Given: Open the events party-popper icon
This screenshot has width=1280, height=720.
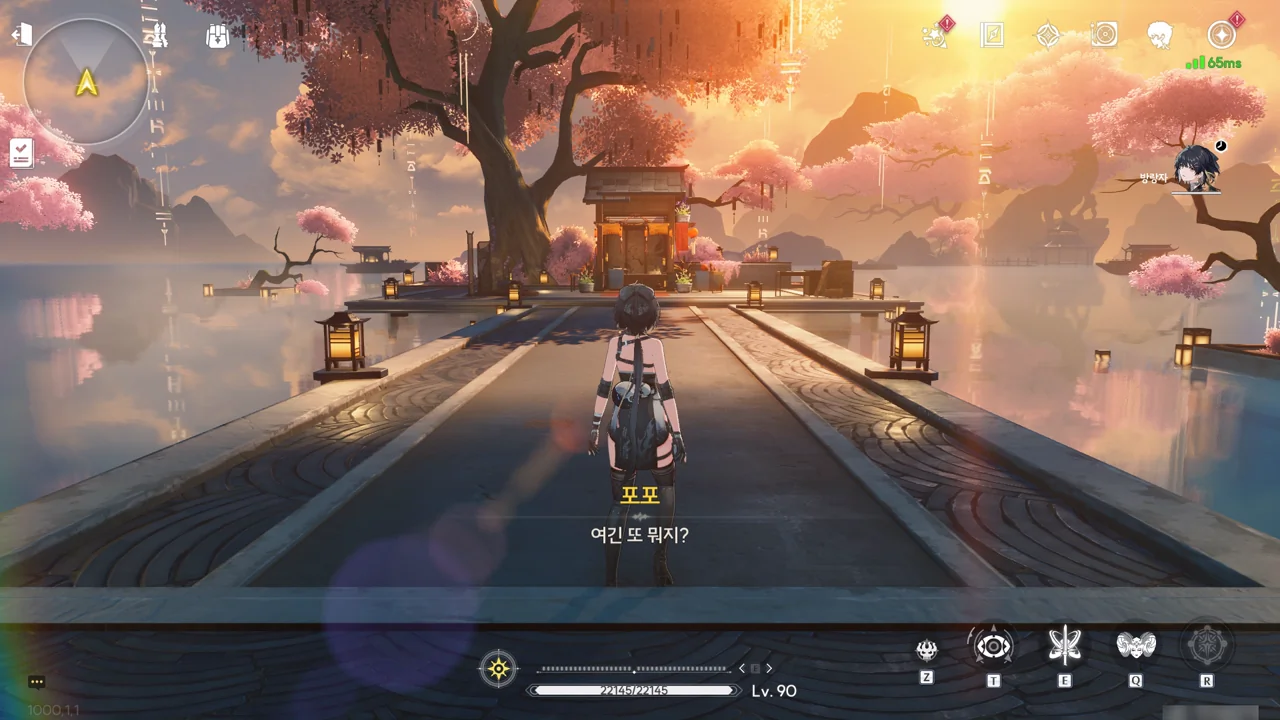Looking at the screenshot, I should (x=935, y=35).
